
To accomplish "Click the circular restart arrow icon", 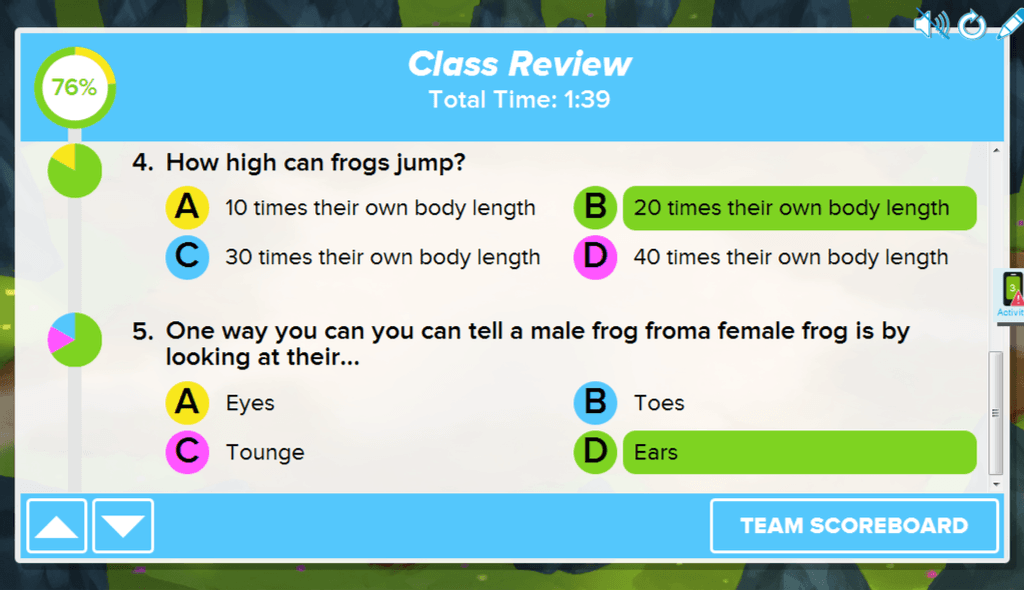I will tap(972, 25).
